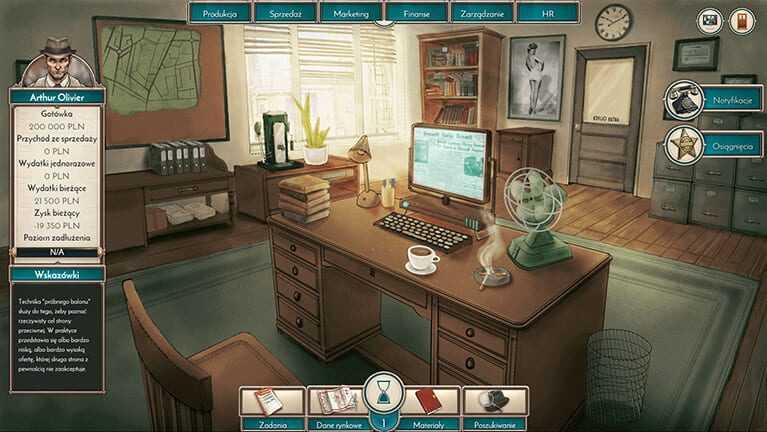Open the Produkcja menu
Viewport: 767px width, 432px height.
pos(219,13)
